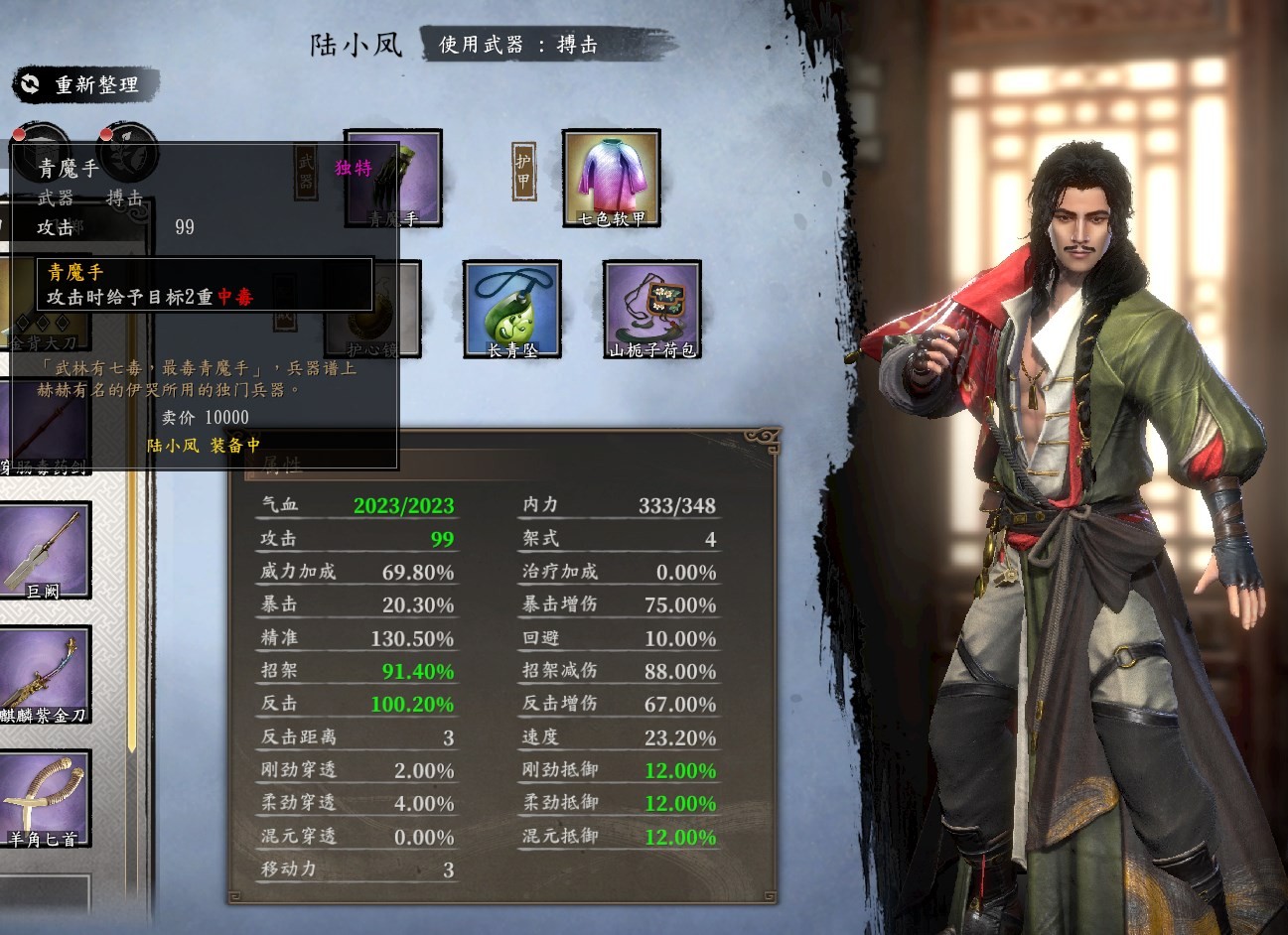Image resolution: width=1288 pixels, height=935 pixels.
Task: Select the 长青坠 jade pendant accessory icon
Action: pos(511,309)
